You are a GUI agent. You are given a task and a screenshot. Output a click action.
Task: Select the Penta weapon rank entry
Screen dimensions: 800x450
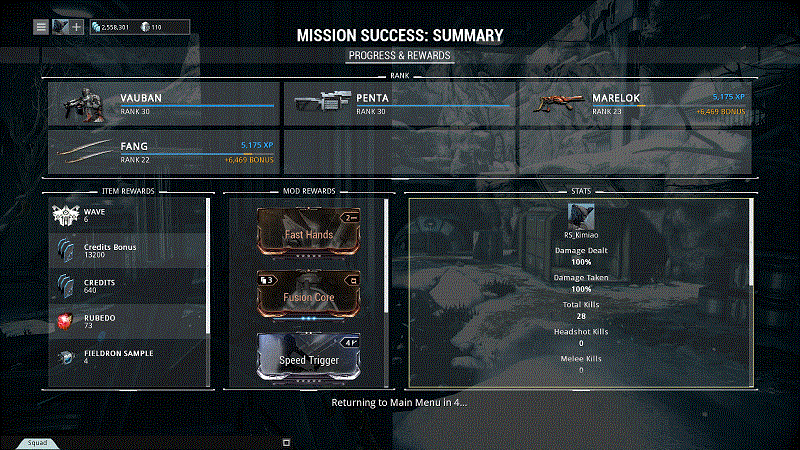coord(399,104)
